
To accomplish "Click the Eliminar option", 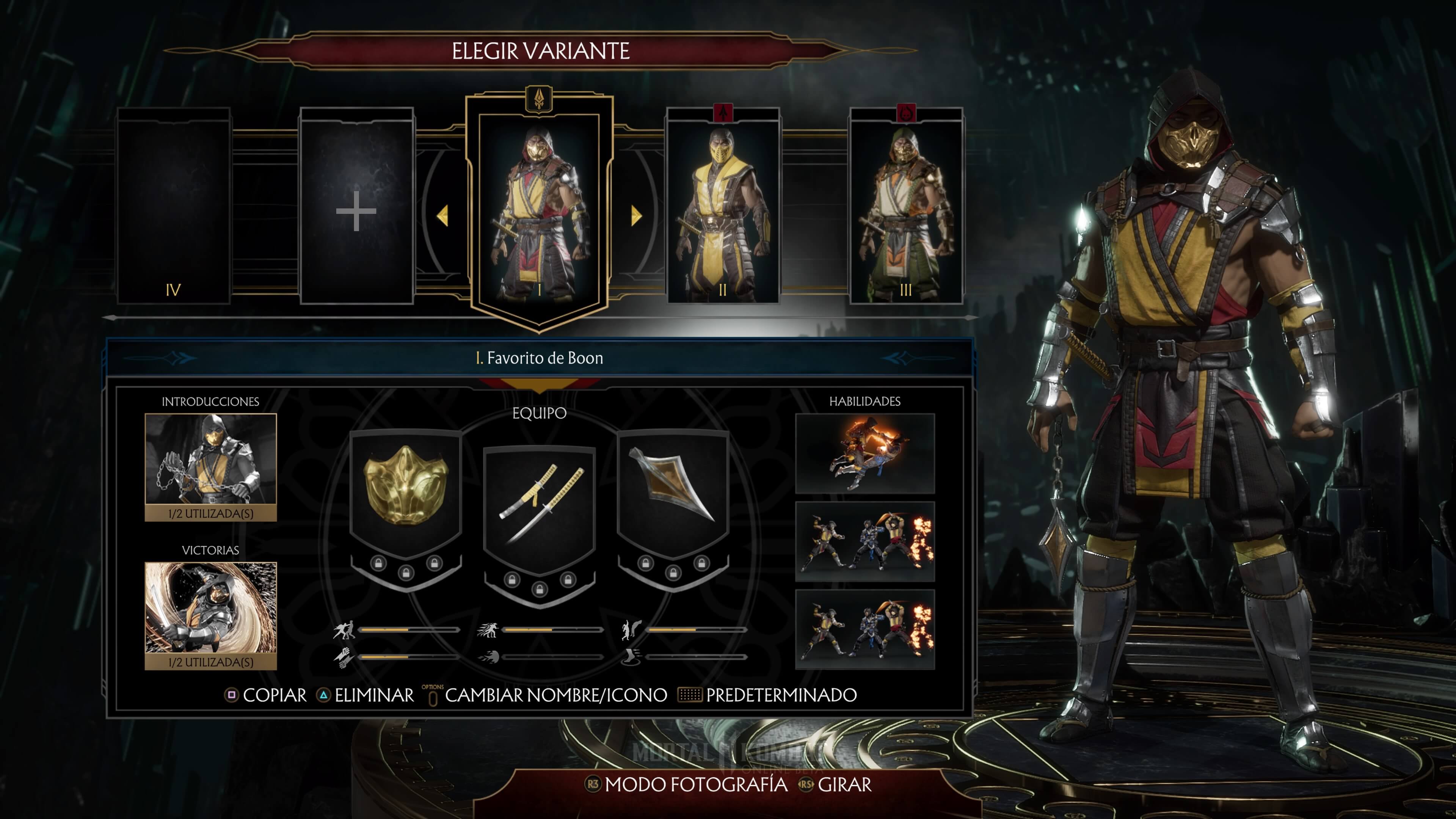I will [366, 695].
